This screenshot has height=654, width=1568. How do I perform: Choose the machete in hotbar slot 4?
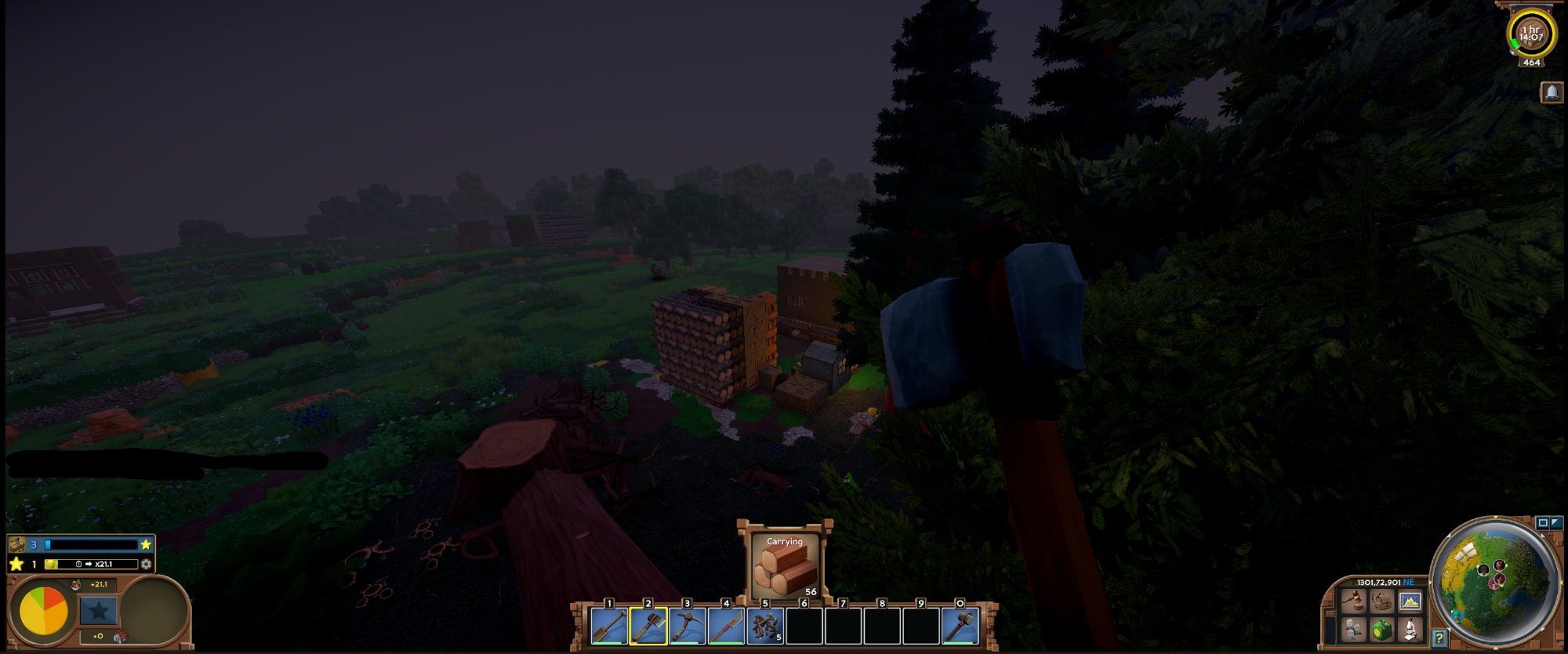[726, 627]
